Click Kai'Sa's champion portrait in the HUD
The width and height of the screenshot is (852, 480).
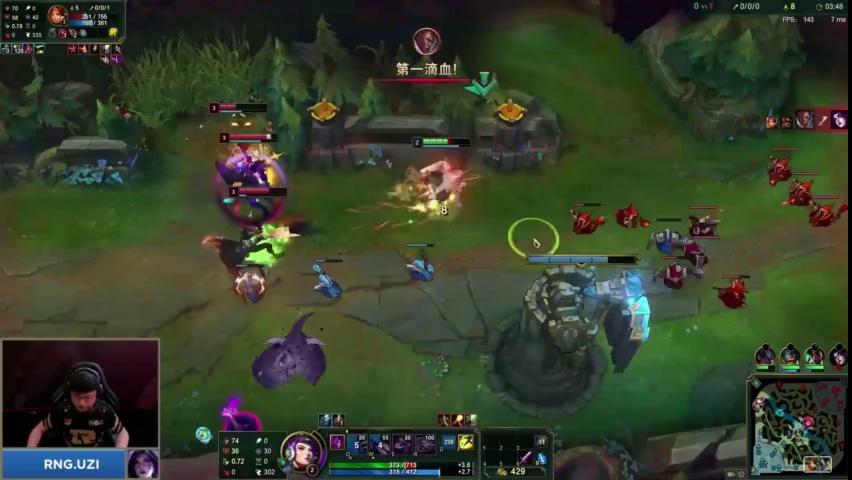tap(301, 452)
